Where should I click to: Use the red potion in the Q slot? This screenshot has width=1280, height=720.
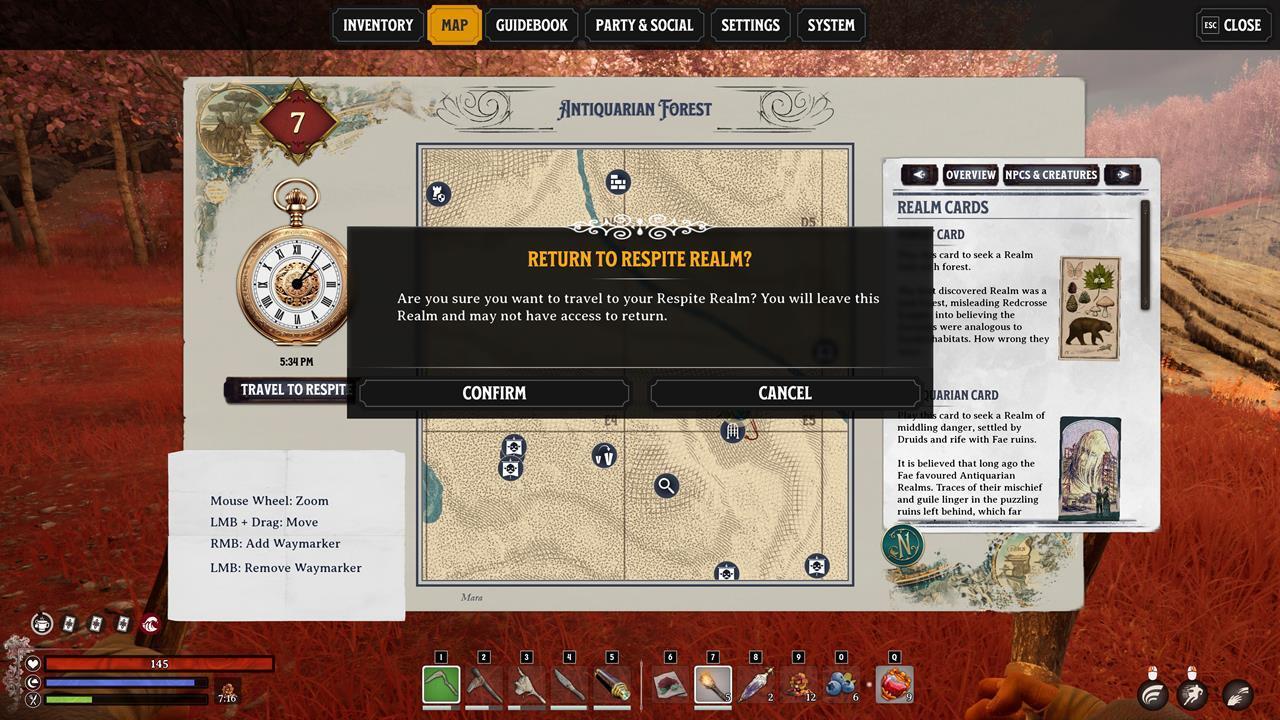(x=894, y=685)
